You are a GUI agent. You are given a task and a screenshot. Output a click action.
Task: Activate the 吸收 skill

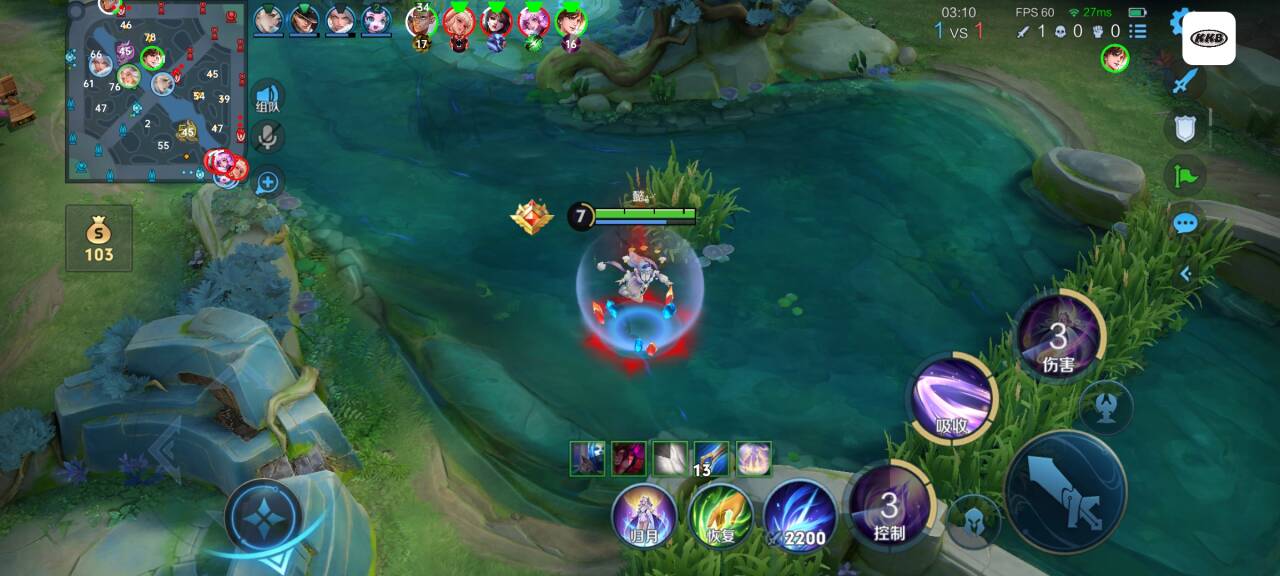(x=952, y=399)
